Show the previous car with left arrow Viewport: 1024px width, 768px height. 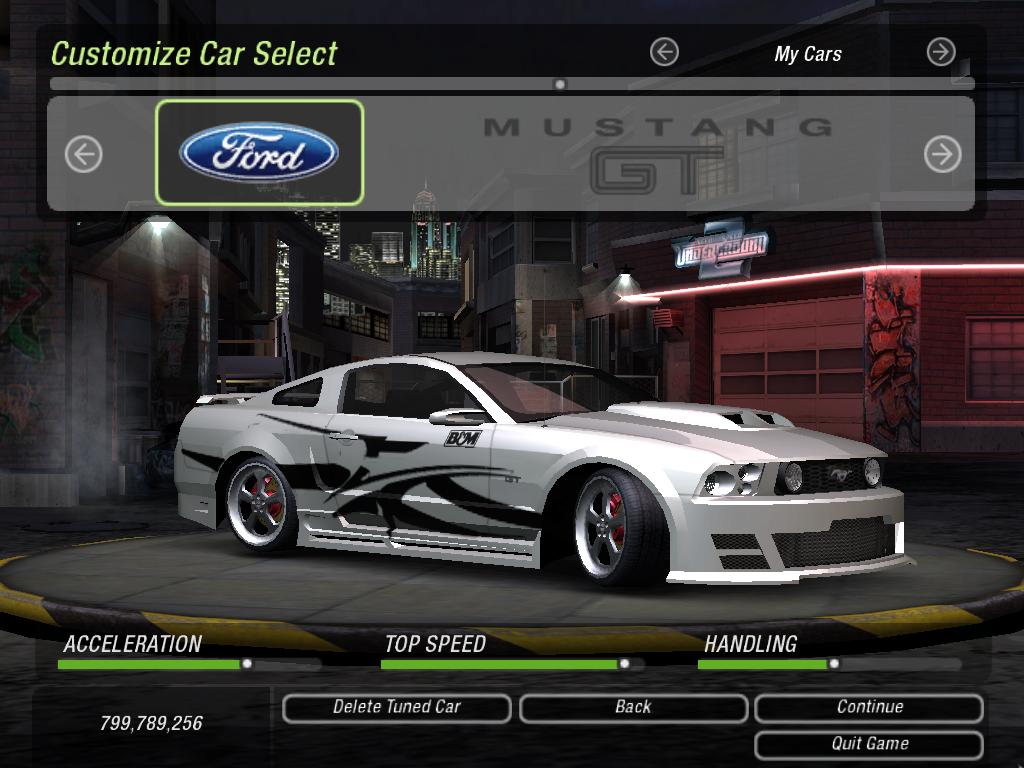point(84,154)
